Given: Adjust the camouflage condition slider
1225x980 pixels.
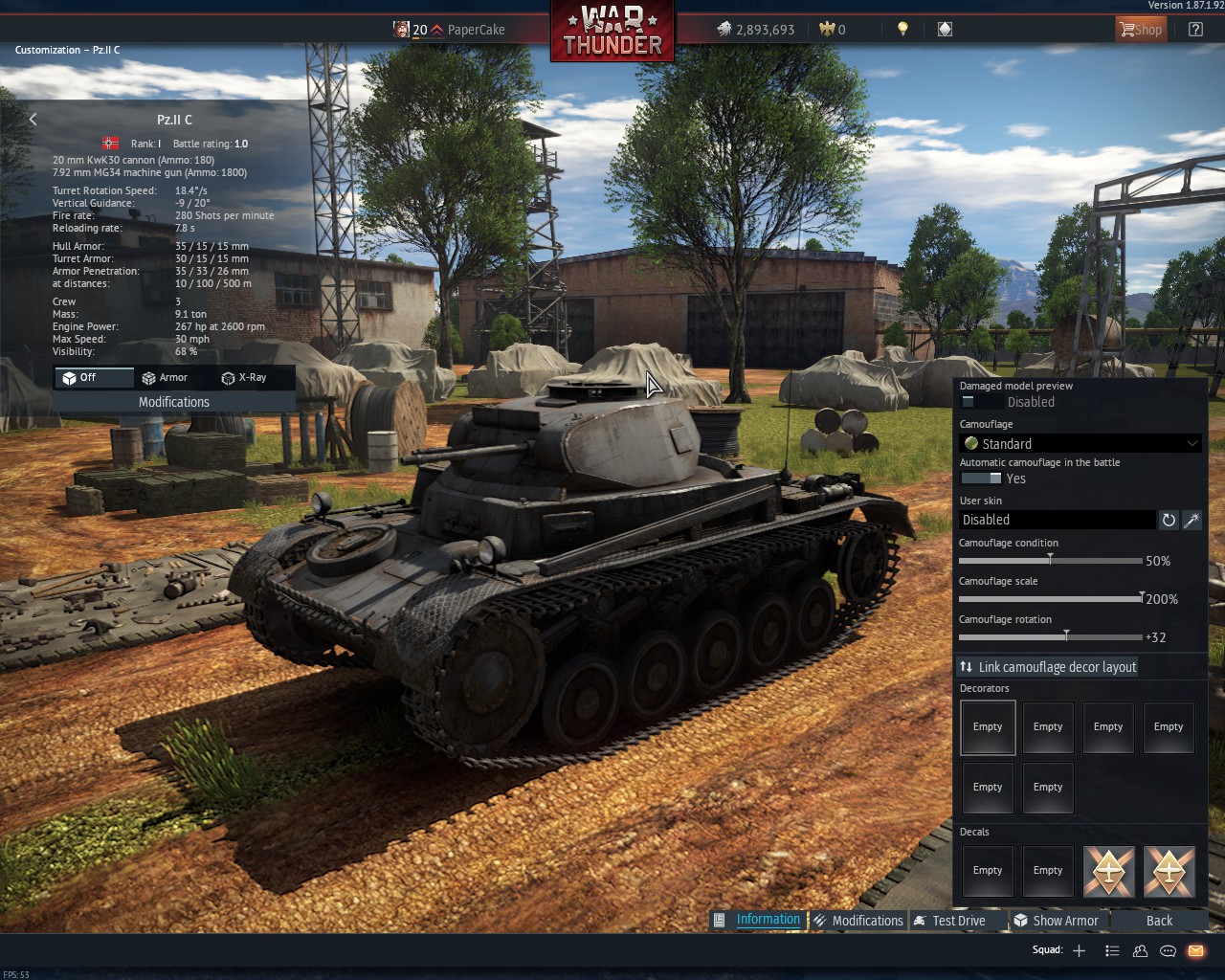Looking at the screenshot, I should (x=1050, y=560).
